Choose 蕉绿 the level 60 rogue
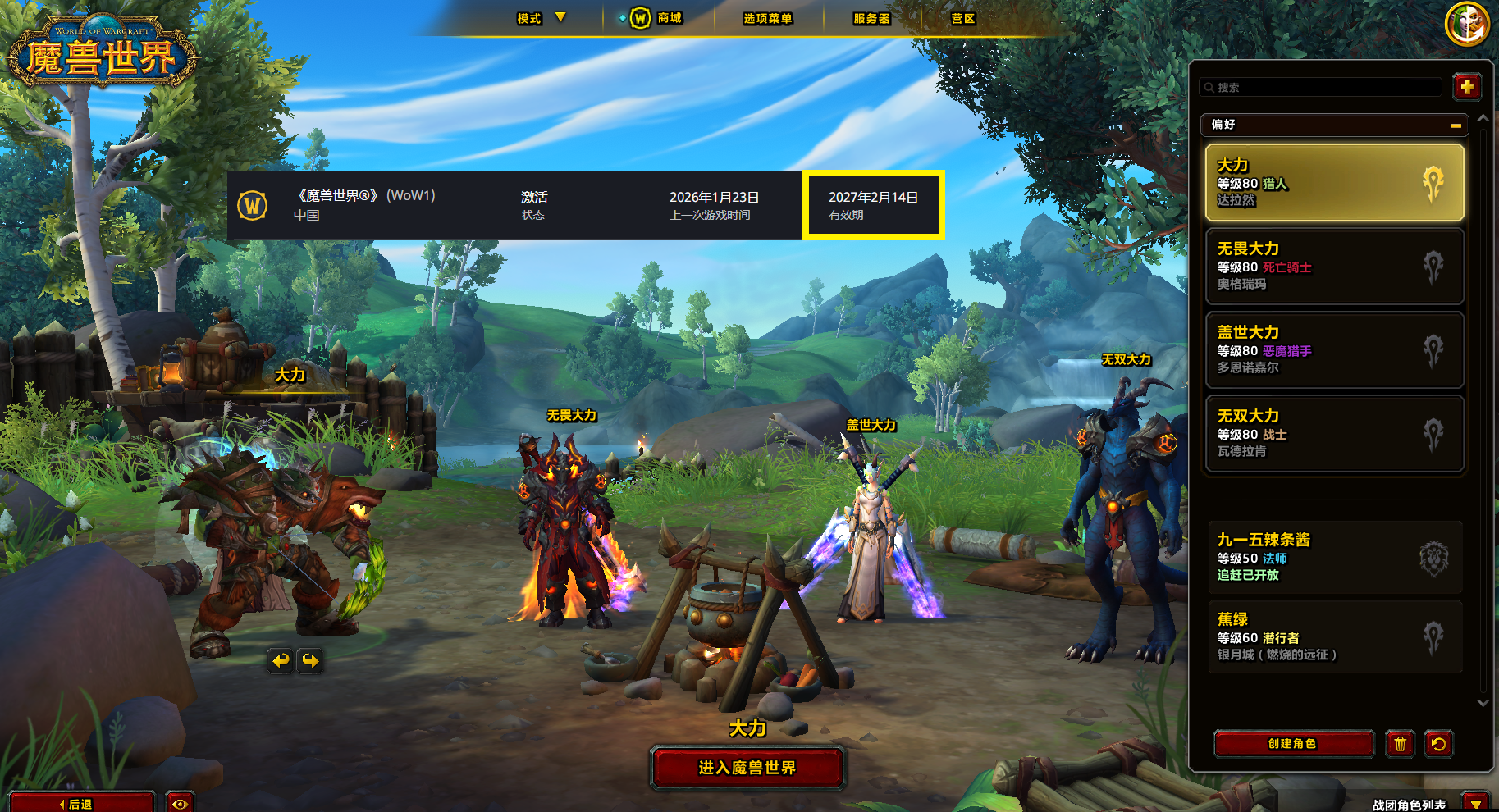Screen dimensions: 1499x812 [x=1334, y=636]
